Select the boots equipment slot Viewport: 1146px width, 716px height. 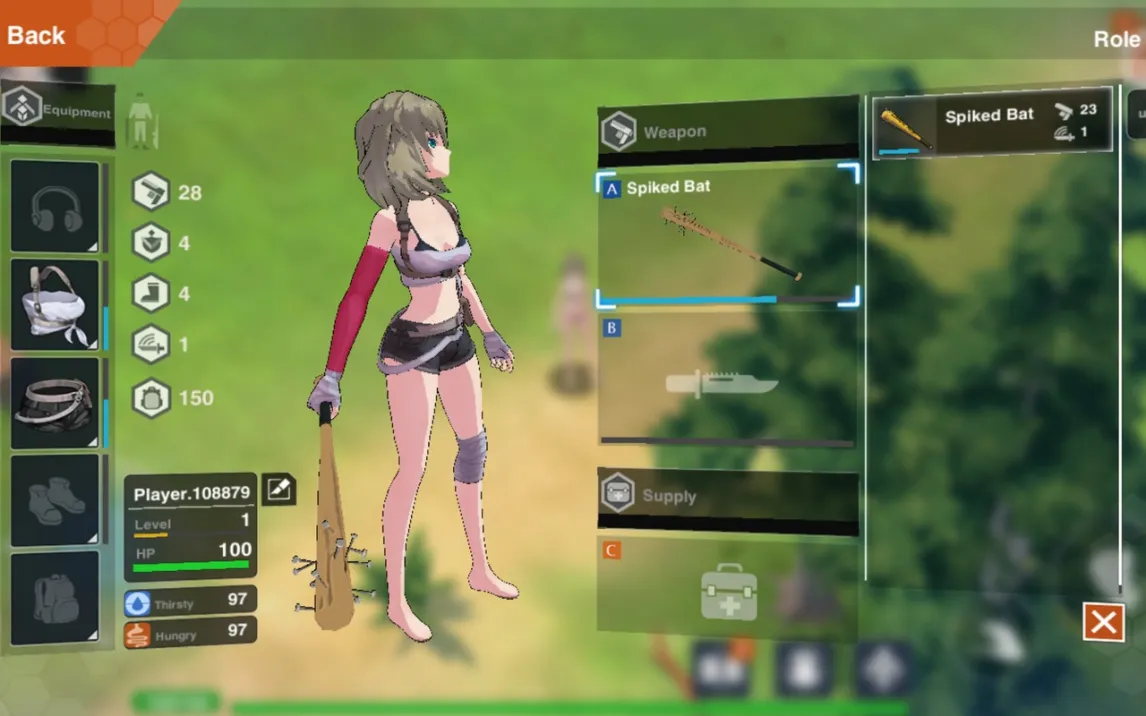[56, 500]
